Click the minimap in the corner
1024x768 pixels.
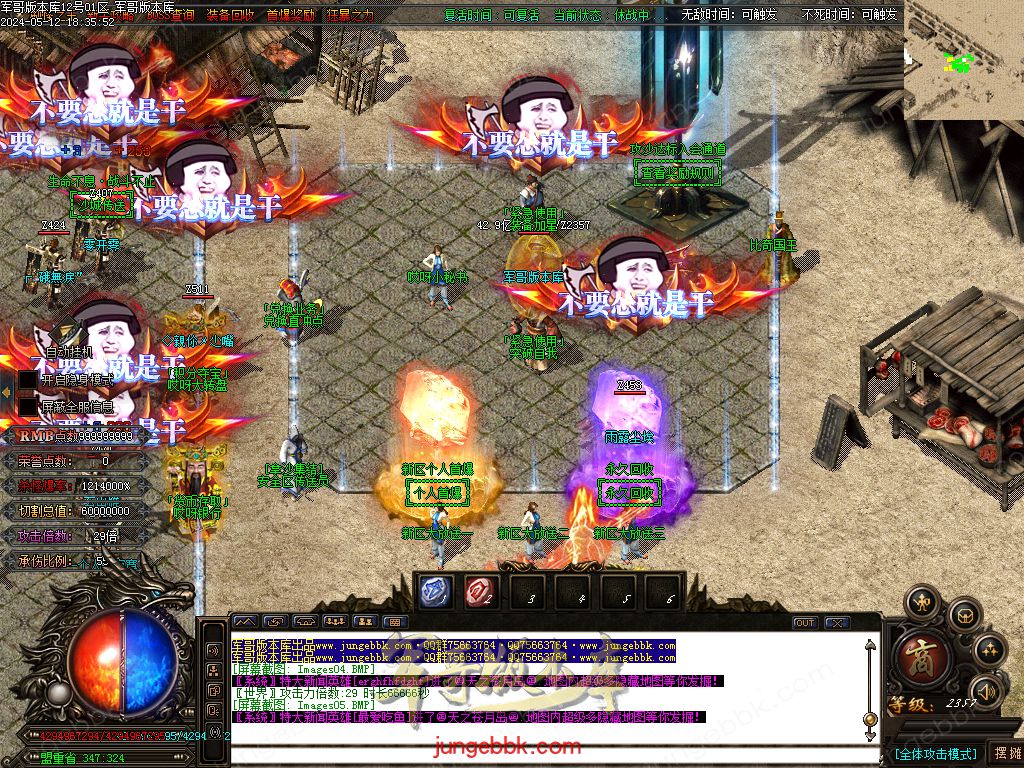963,61
